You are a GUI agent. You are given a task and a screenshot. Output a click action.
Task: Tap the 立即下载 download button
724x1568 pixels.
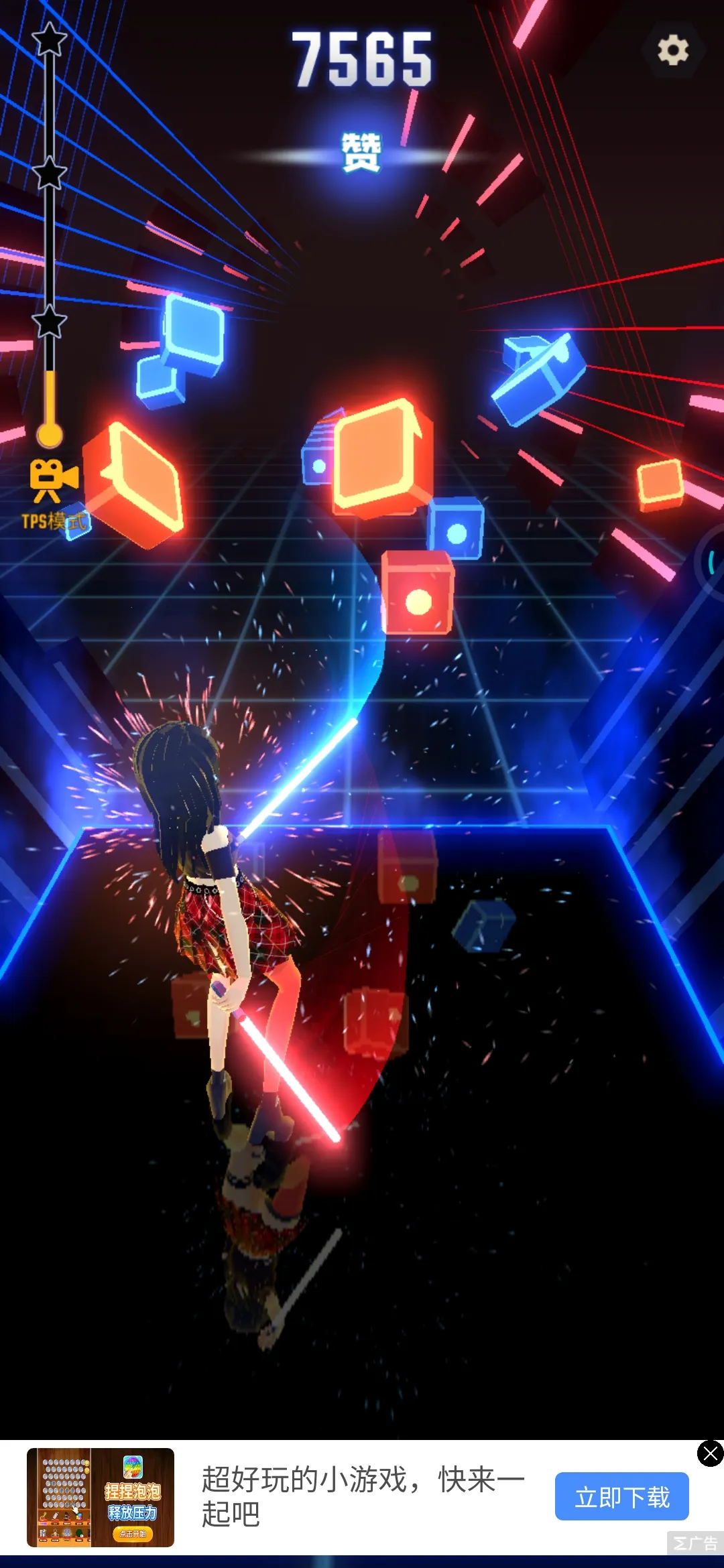[x=621, y=1496]
